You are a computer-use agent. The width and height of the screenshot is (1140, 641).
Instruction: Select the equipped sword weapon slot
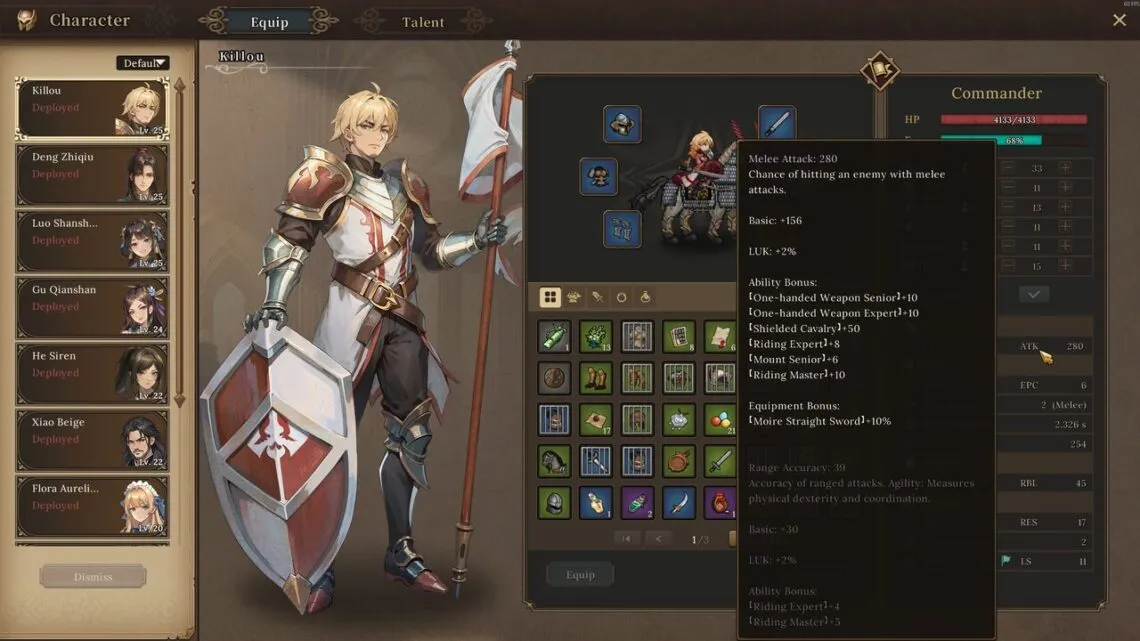pyautogui.click(x=777, y=124)
